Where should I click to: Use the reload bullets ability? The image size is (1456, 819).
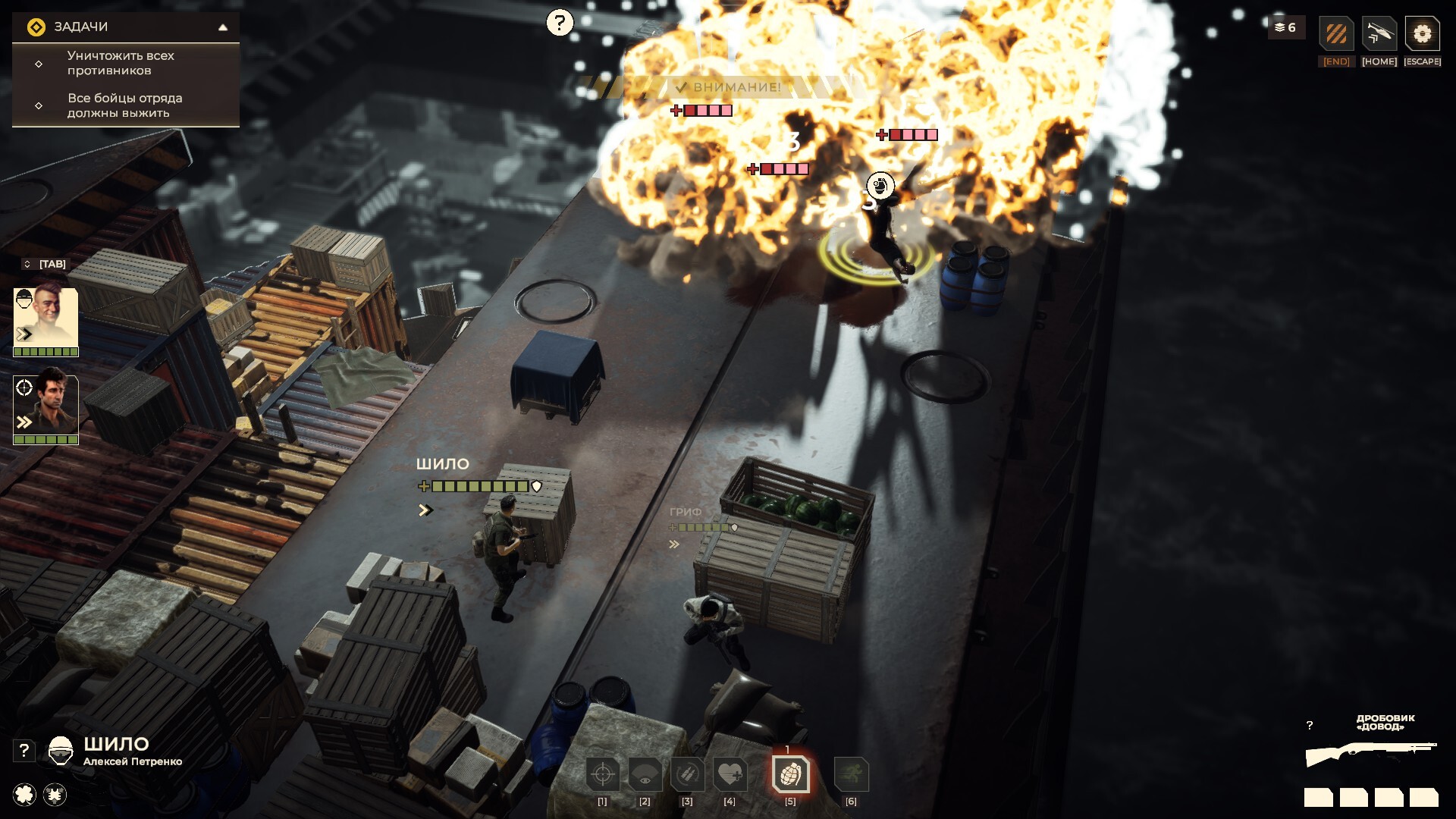point(687,774)
